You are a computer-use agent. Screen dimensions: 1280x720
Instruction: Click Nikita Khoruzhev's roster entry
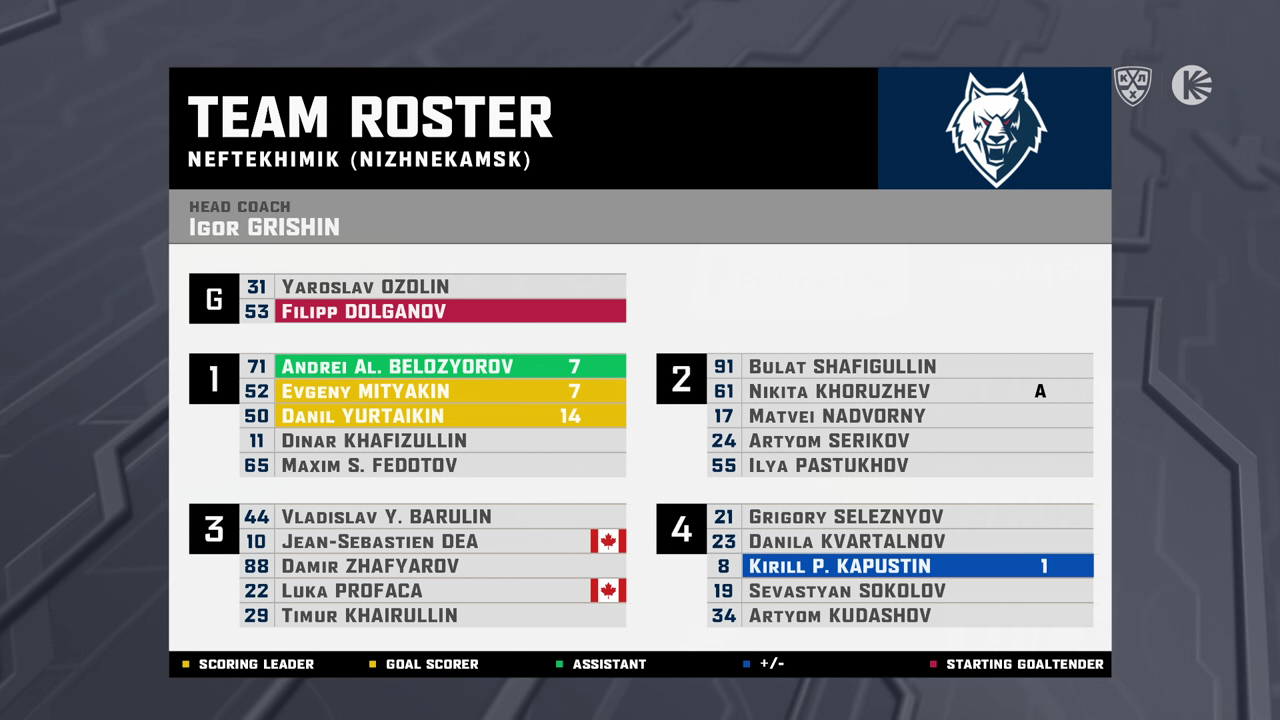[899, 391]
